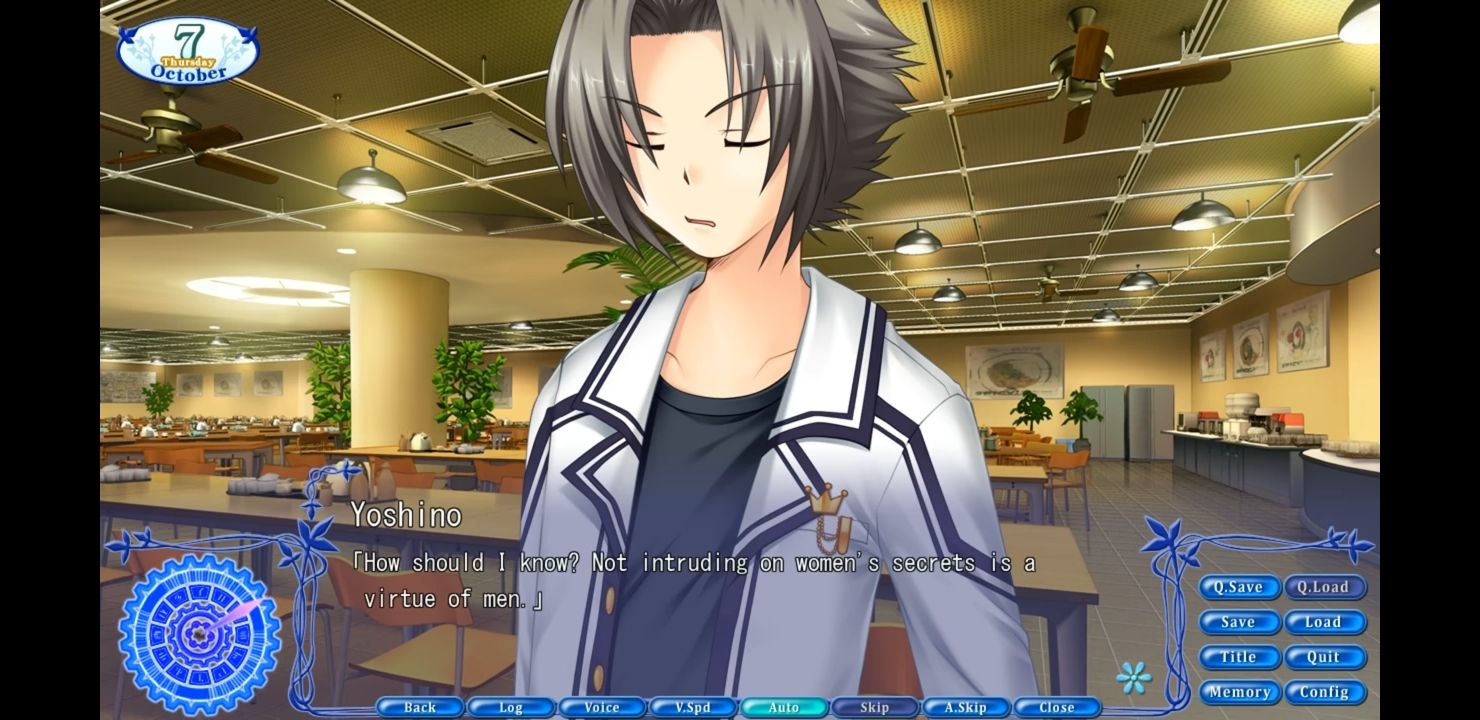The width and height of the screenshot is (1480, 720).
Task: Quit the game via the Quit button
Action: [1325, 657]
